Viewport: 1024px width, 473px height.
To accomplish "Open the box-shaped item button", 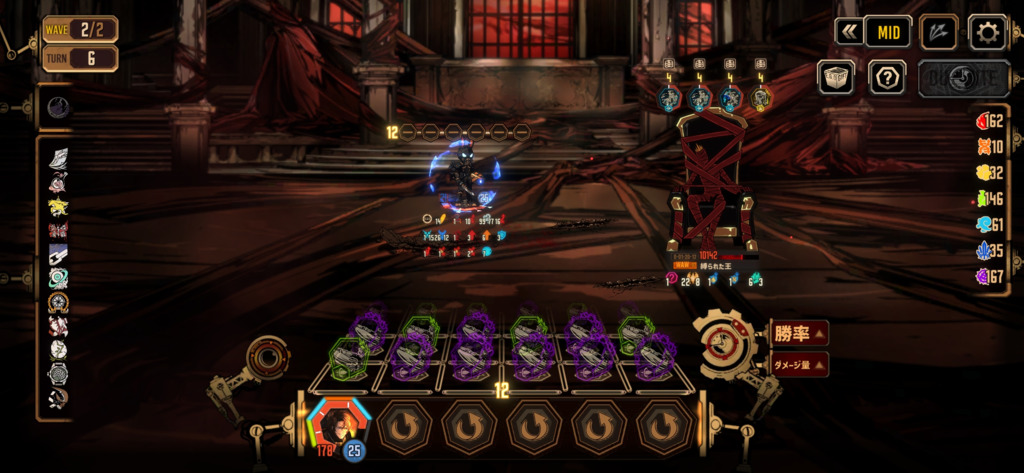I will point(836,77).
